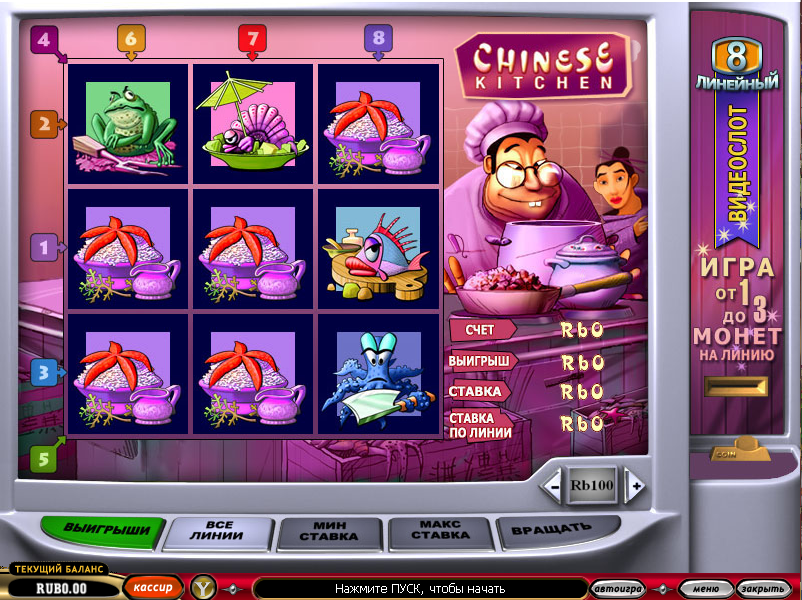Open the Кассир cashier
This screenshot has height=600, width=802.
point(153,587)
